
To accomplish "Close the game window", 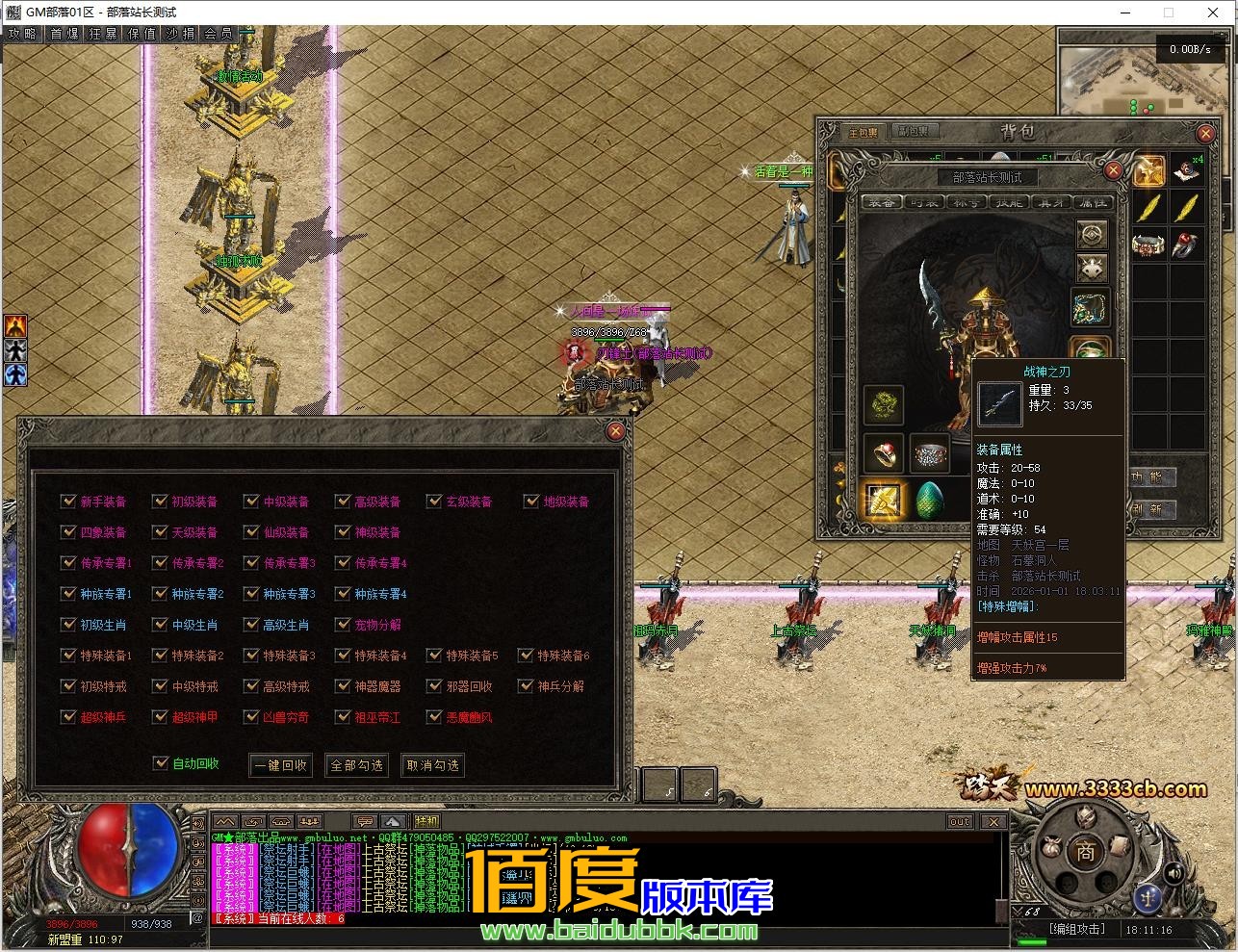I will point(1212,13).
